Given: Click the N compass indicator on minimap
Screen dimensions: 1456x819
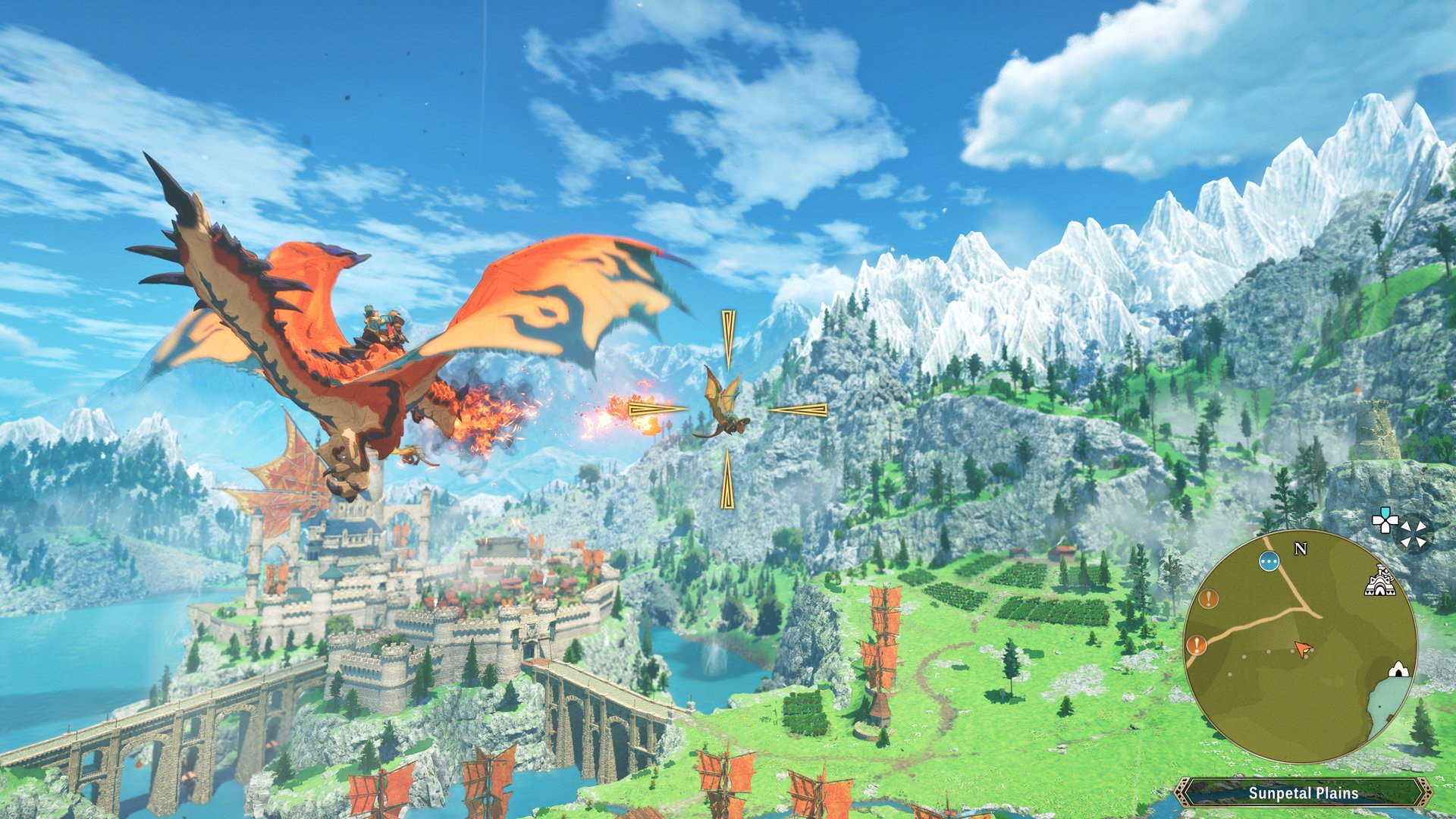Looking at the screenshot, I should 1300,548.
